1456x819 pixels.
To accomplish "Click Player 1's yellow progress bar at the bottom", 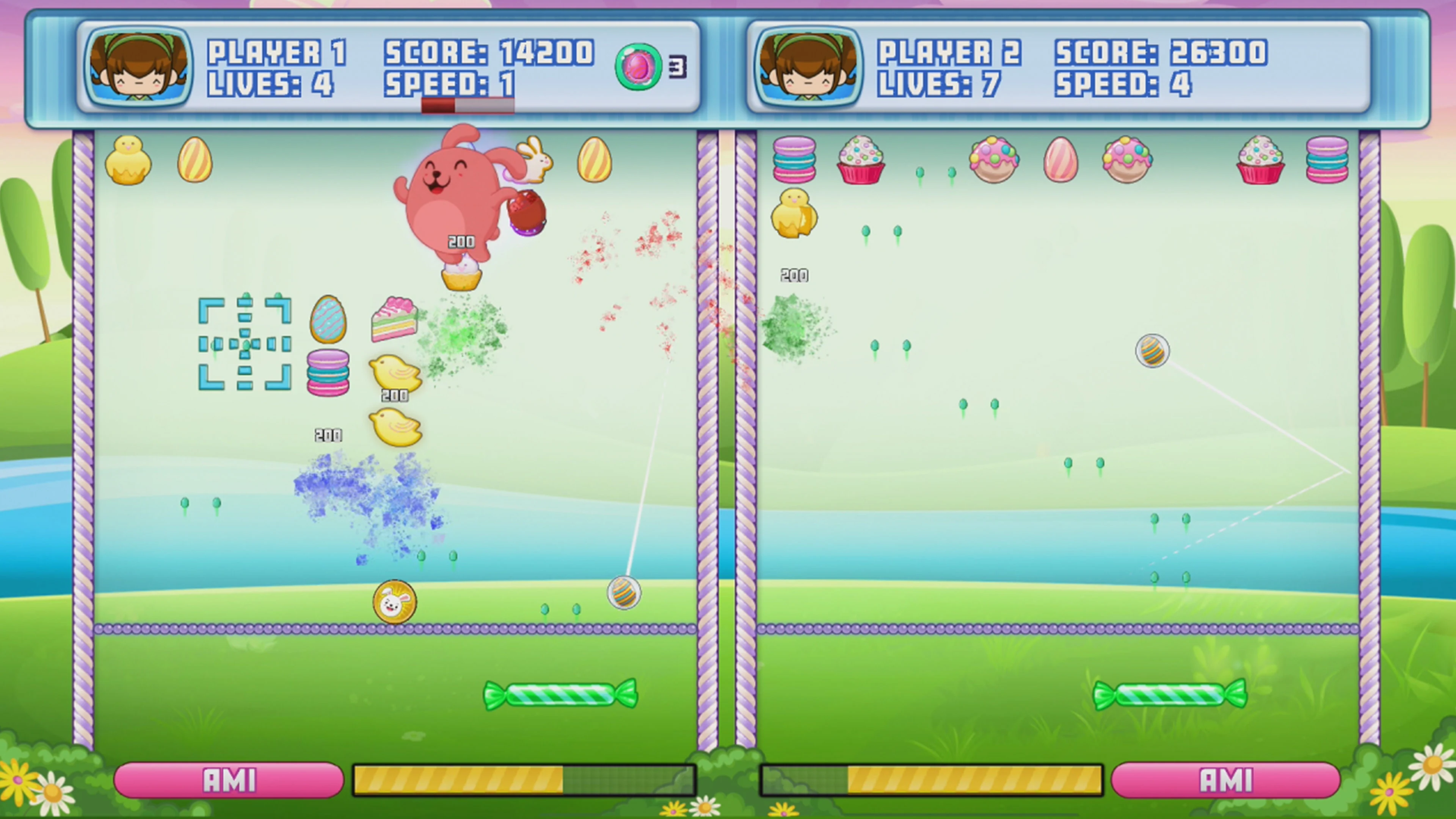I will tap(458, 780).
